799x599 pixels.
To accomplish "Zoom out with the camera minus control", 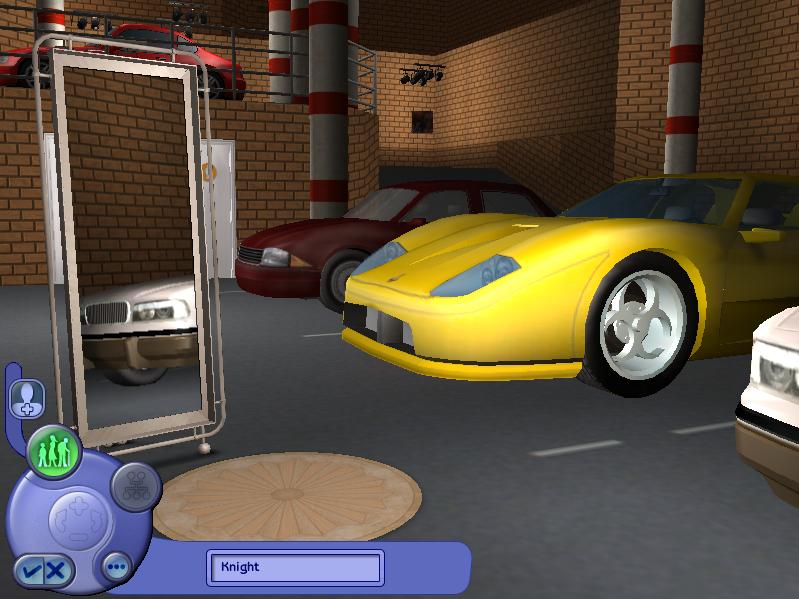I will coord(77,538).
